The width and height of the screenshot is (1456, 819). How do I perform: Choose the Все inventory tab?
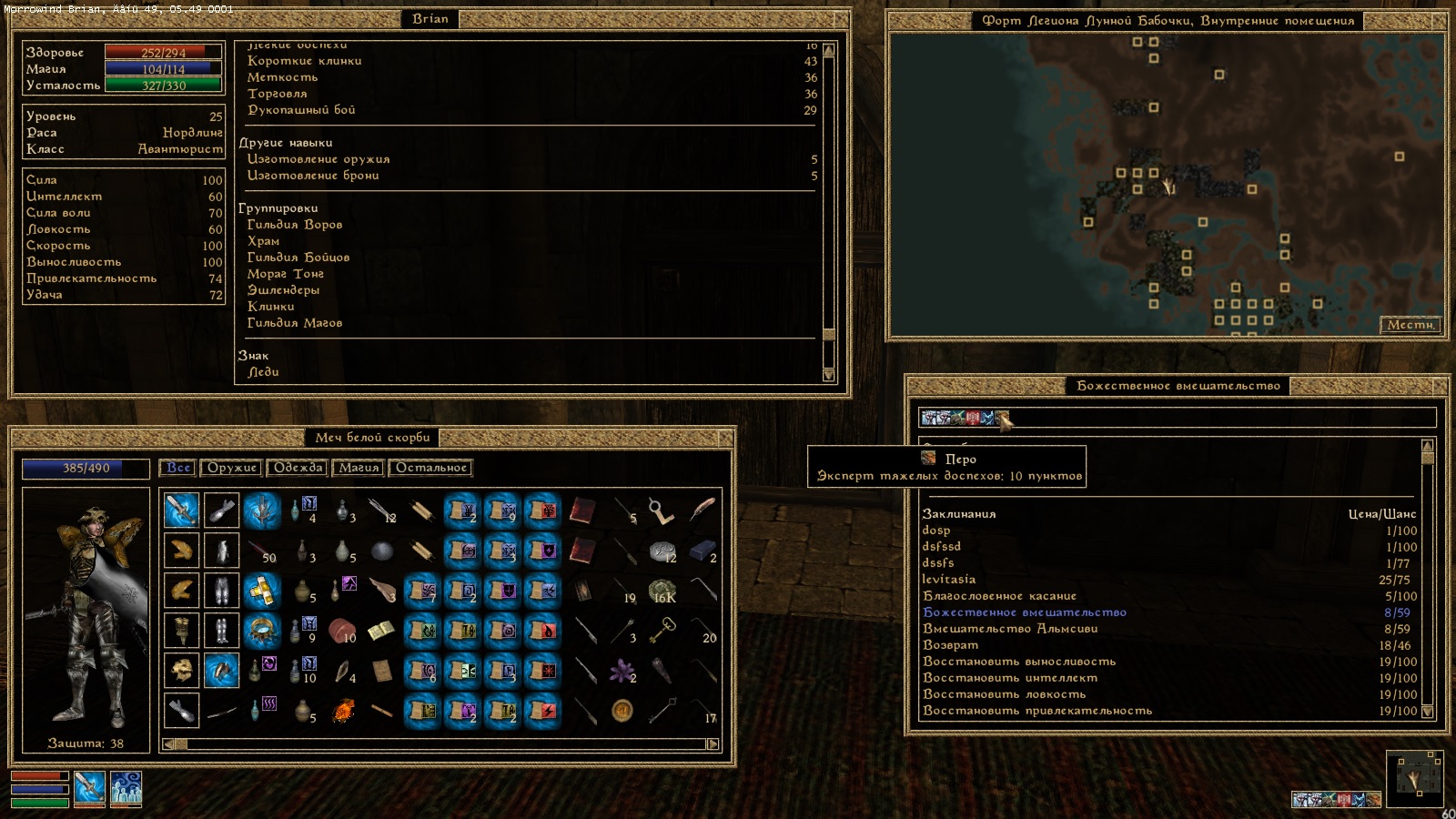tap(178, 468)
